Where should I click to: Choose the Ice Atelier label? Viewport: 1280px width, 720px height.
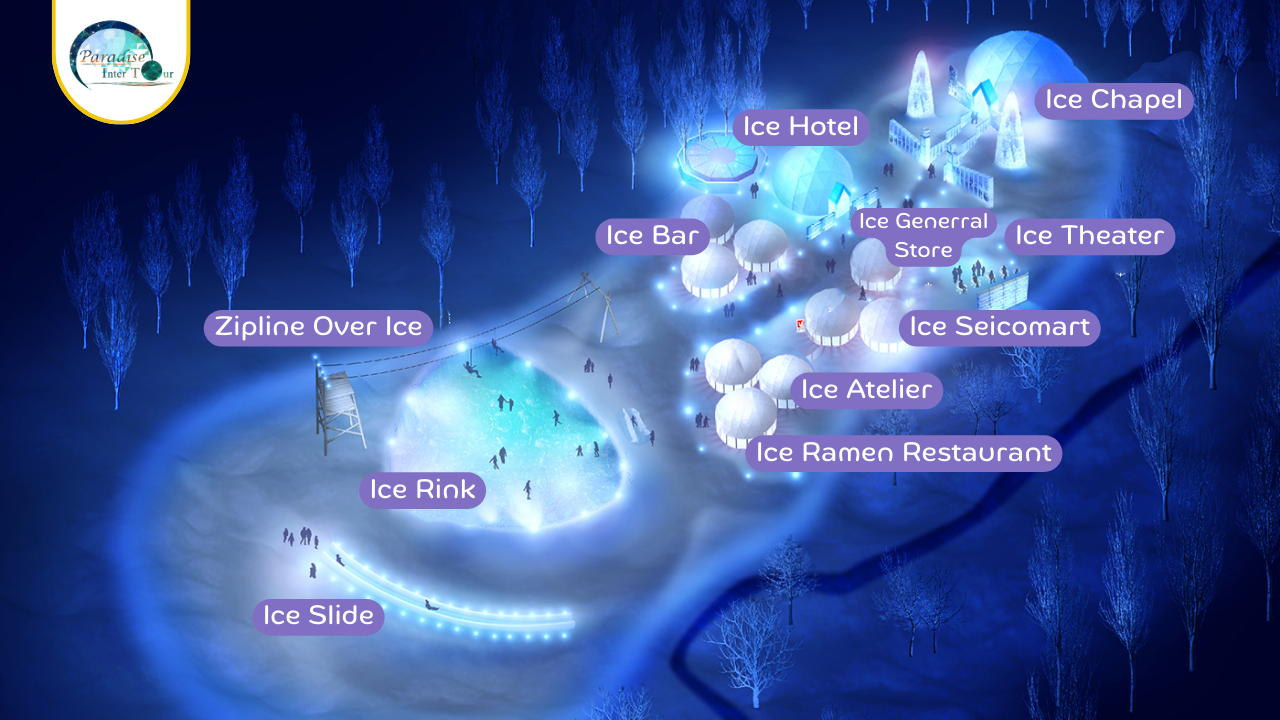click(x=866, y=390)
